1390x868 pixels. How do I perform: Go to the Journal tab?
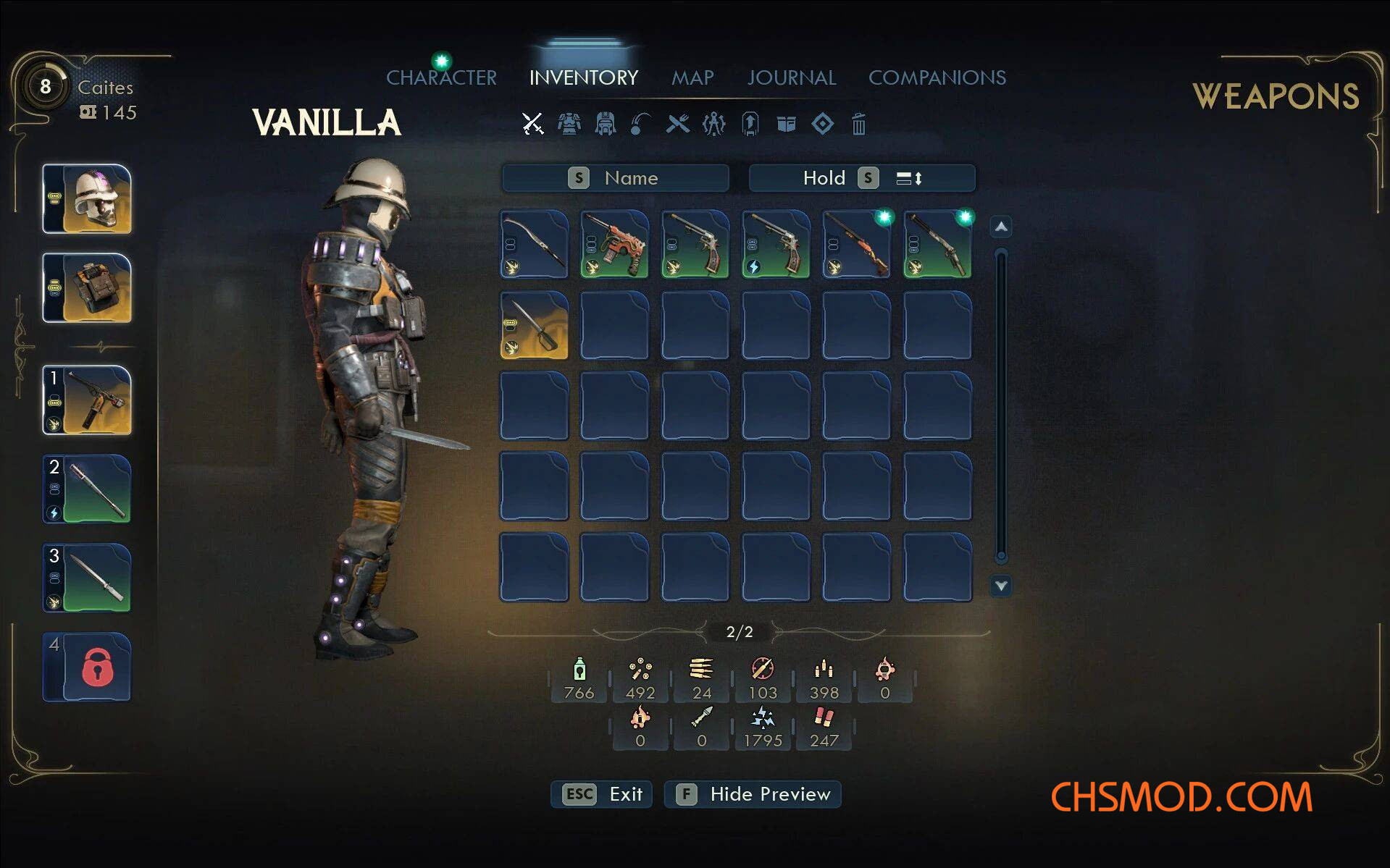791,77
